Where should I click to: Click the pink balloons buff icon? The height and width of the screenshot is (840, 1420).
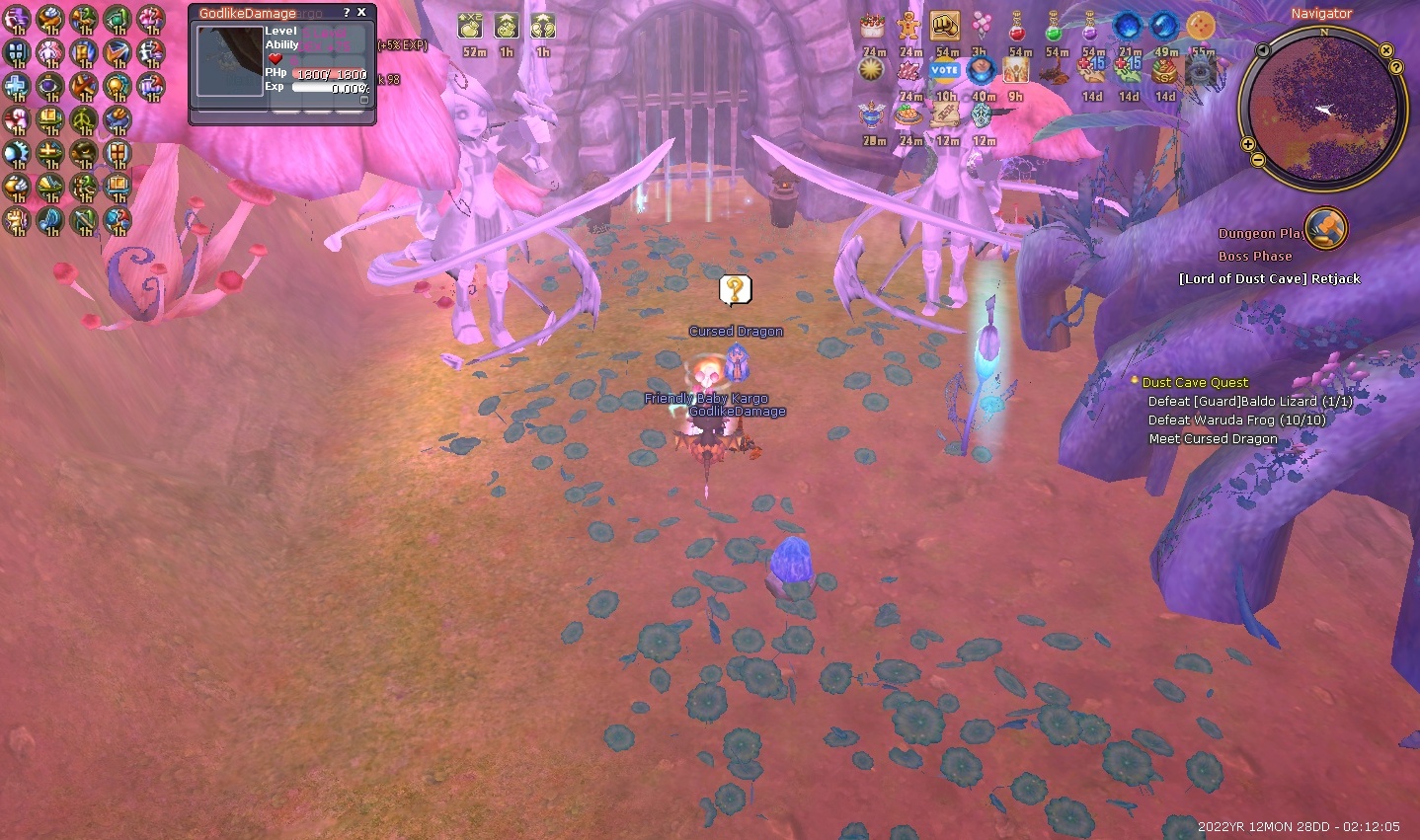click(981, 27)
